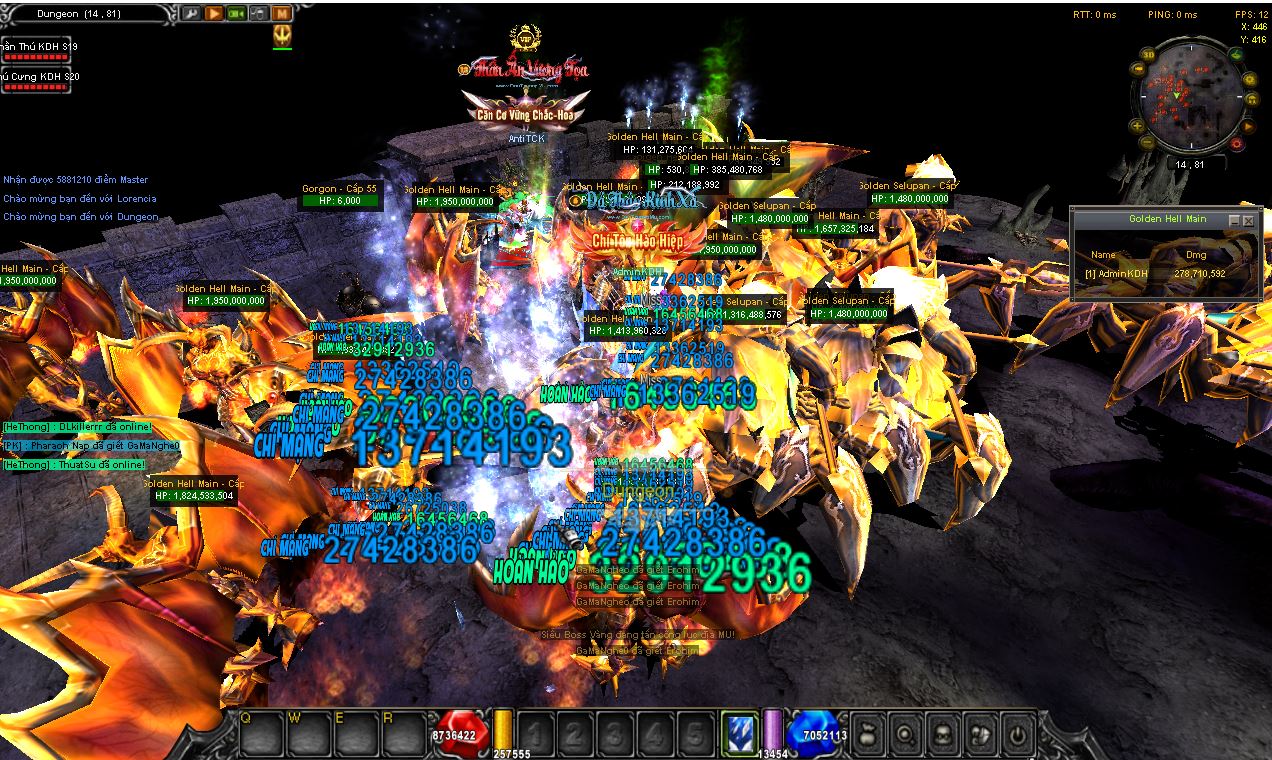Close the Golden Hell Main damage window

pos(1248,220)
